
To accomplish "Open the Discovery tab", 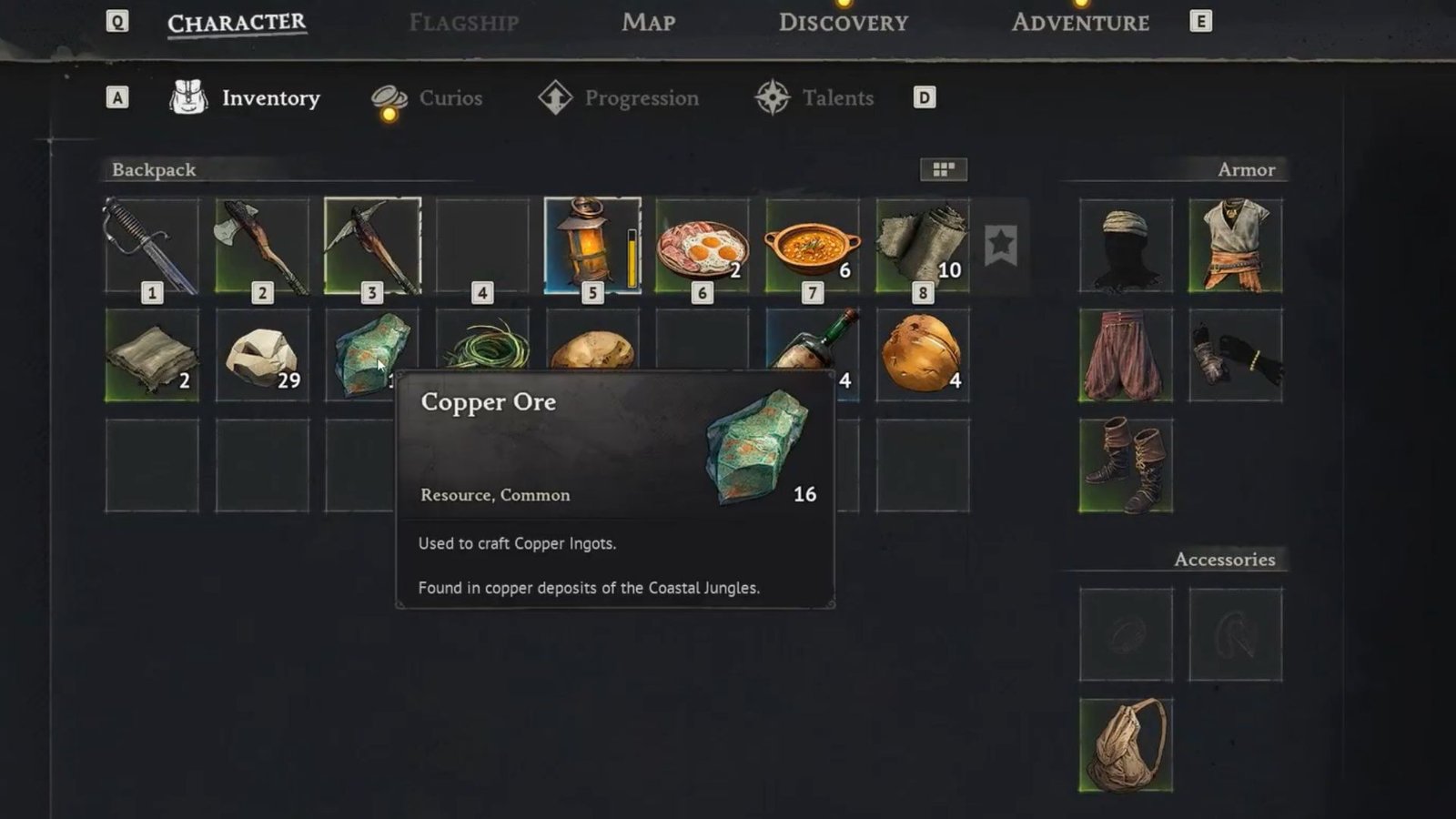I will click(x=843, y=23).
